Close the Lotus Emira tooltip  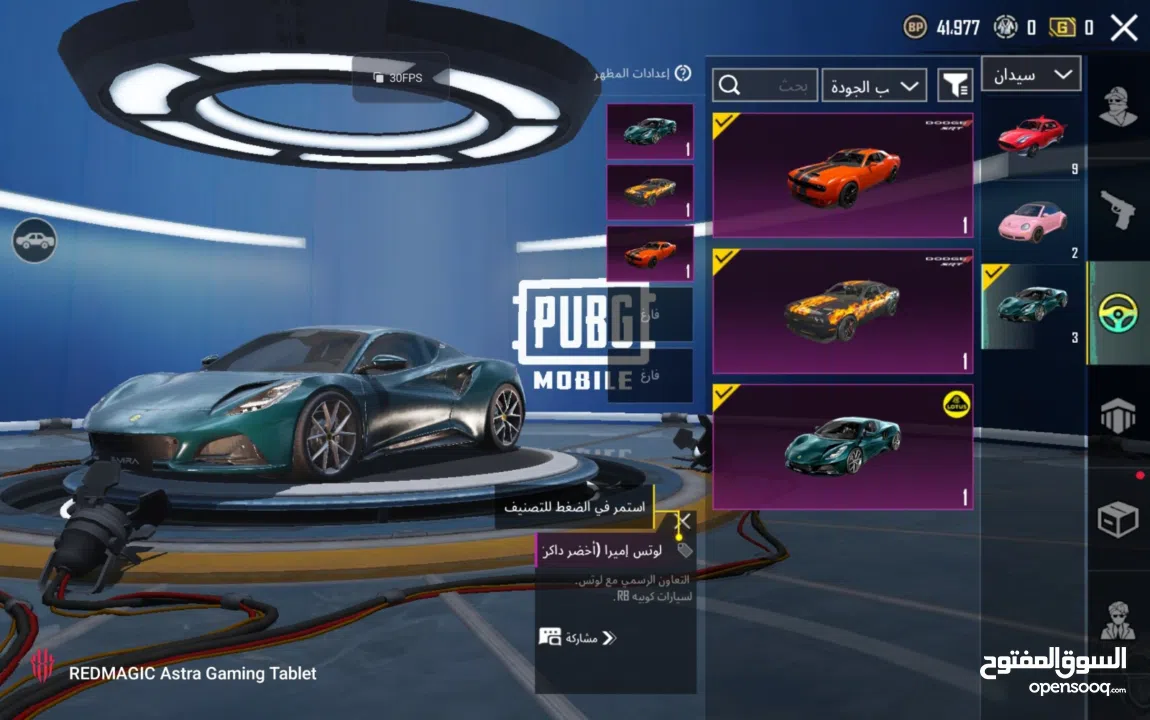(683, 521)
